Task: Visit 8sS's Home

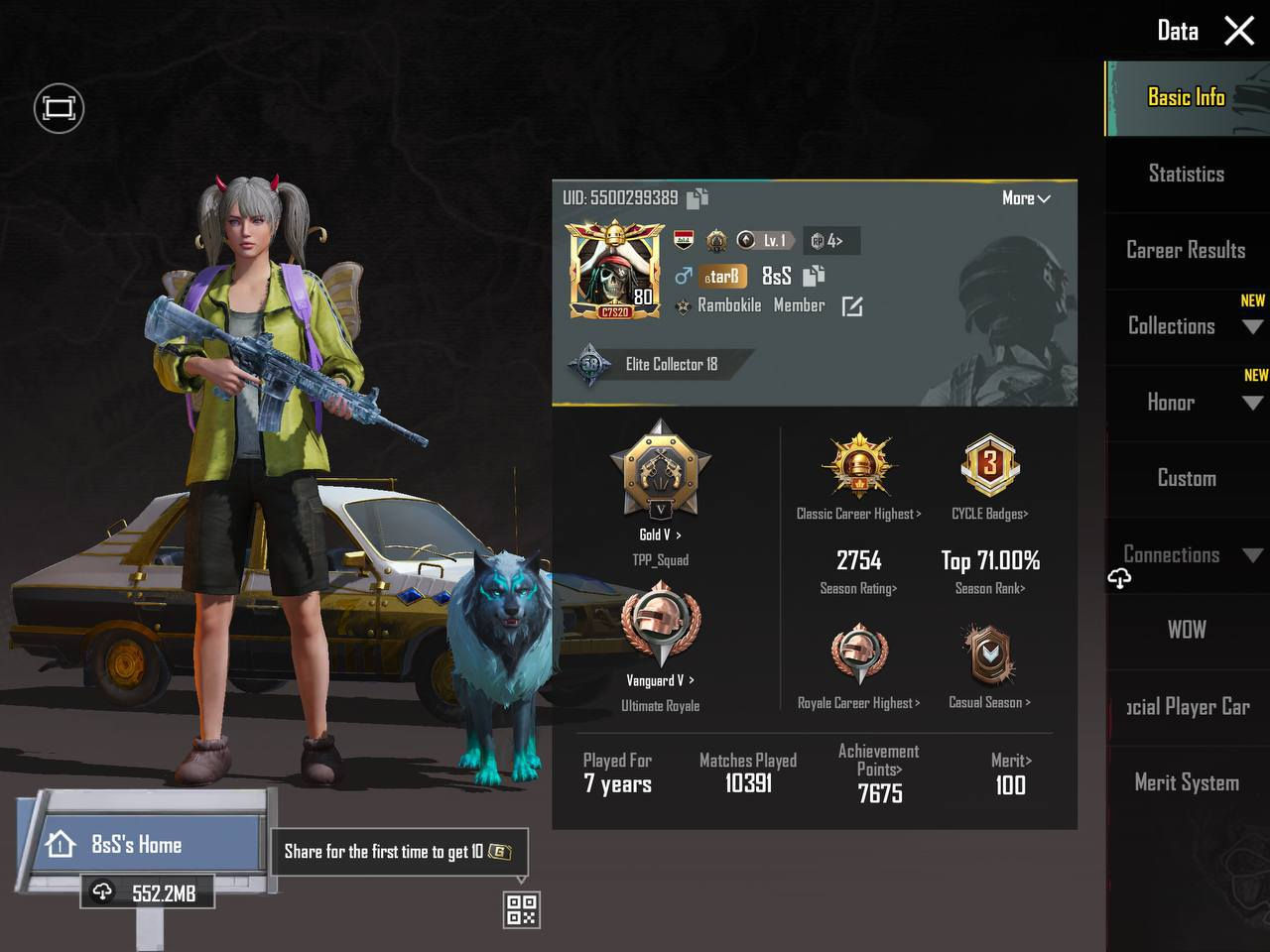Action: point(139,845)
